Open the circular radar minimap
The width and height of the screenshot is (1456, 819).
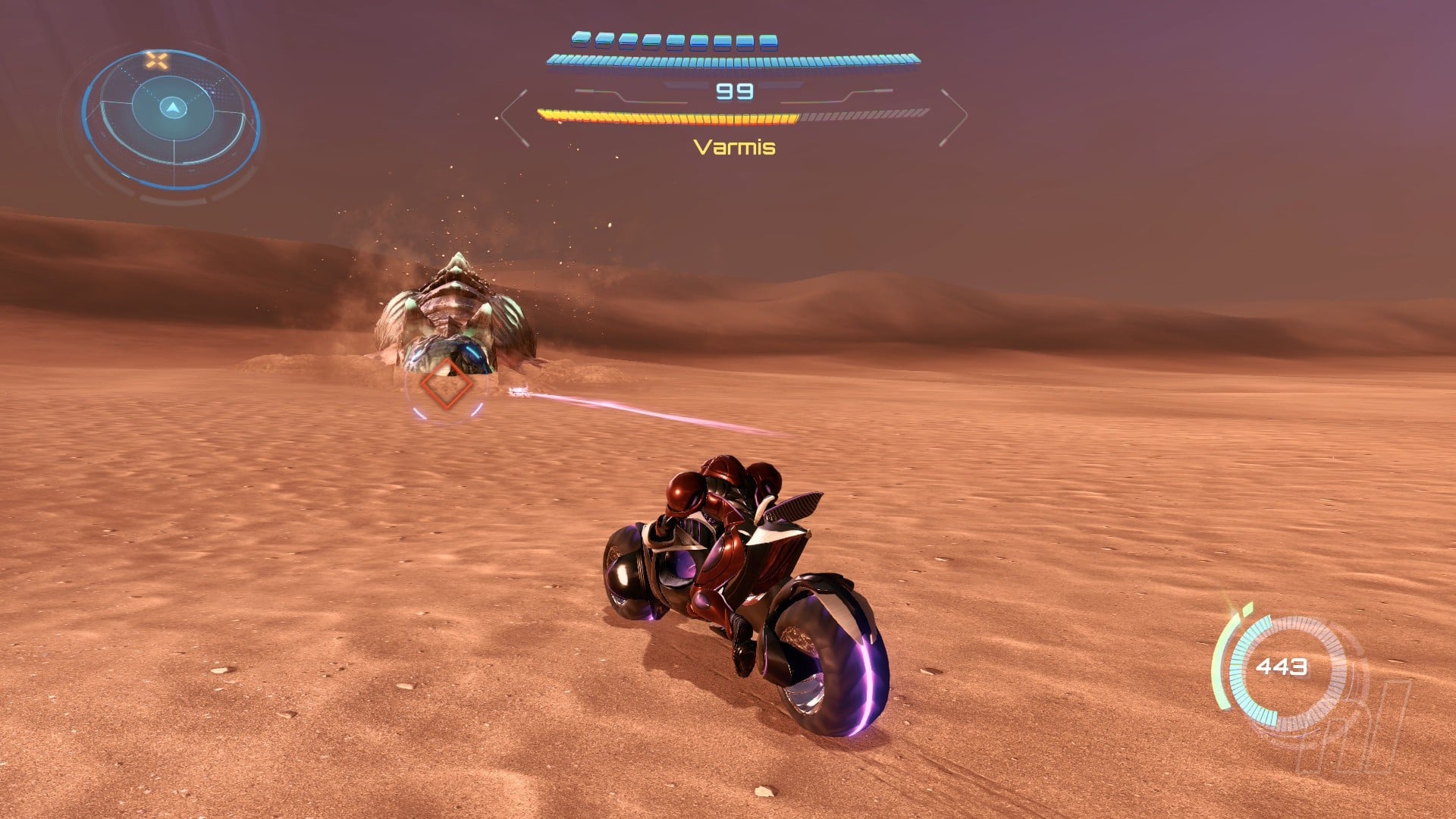pos(172,119)
